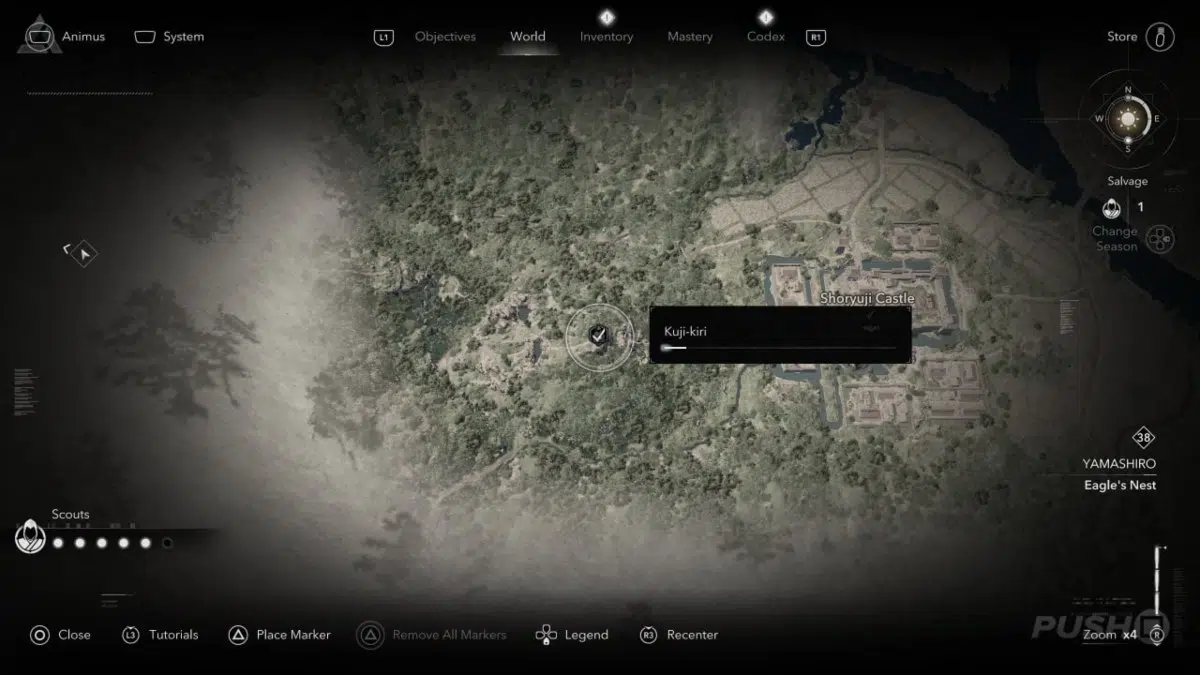Go to the Mastery tab
The image size is (1200, 675).
[x=690, y=37]
